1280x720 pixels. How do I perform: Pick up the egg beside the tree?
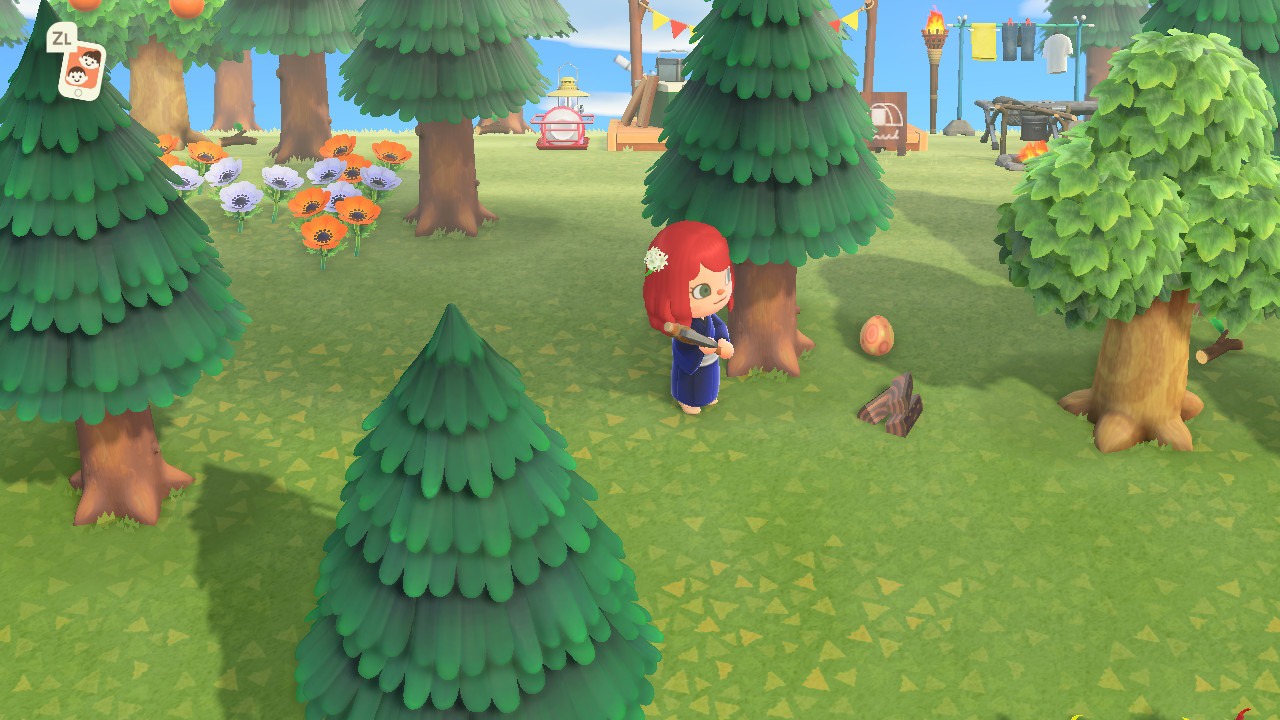pyautogui.click(x=877, y=336)
